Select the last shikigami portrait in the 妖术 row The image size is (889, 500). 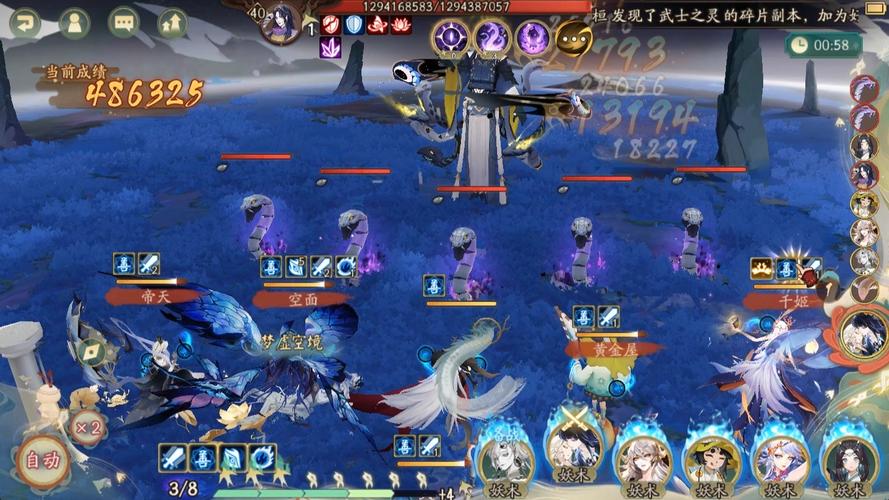pyautogui.click(x=849, y=460)
